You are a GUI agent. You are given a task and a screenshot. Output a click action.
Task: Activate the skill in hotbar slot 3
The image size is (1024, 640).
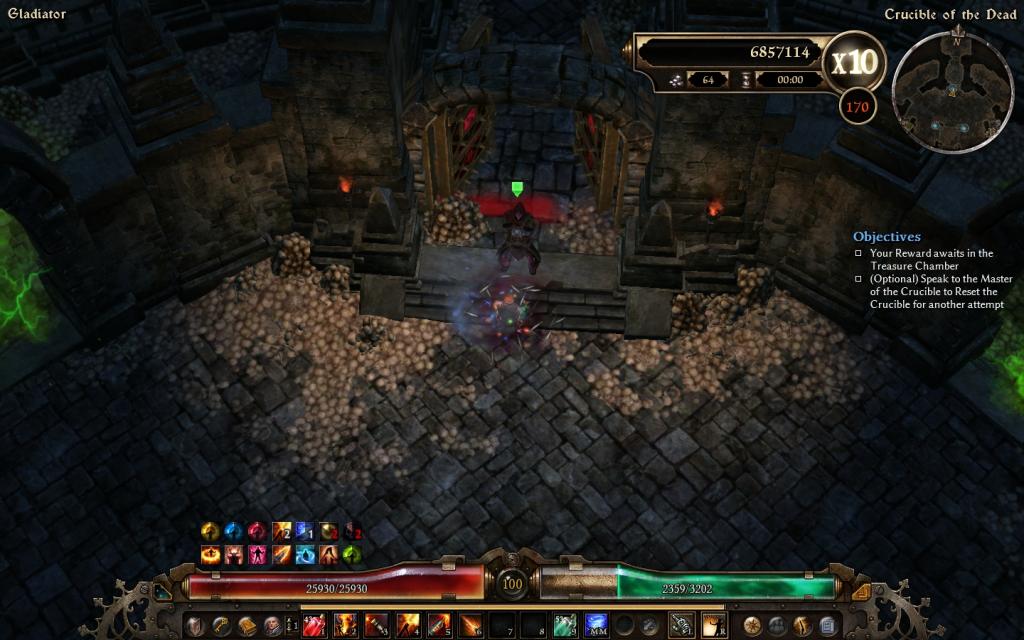point(375,626)
